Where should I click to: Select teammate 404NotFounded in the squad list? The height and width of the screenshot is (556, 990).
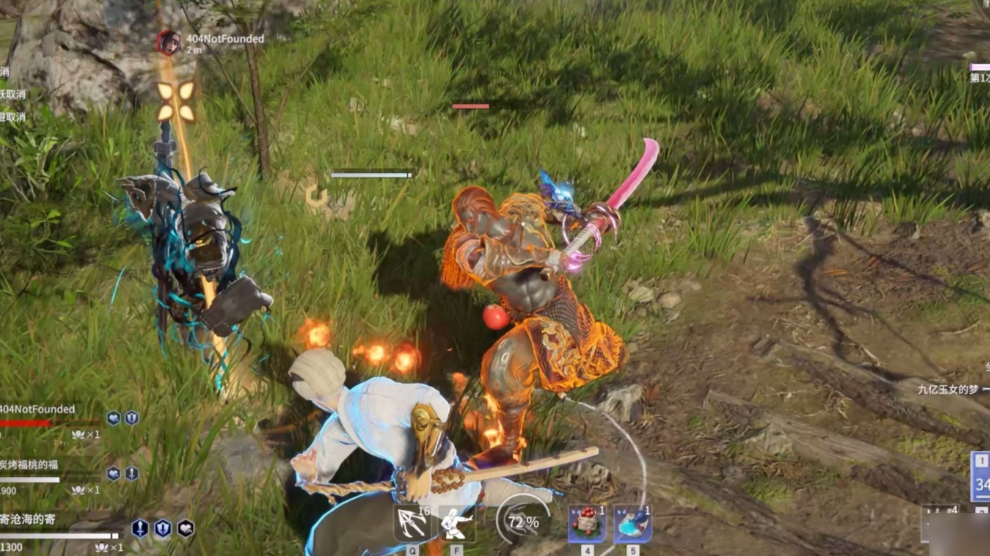pos(38,410)
